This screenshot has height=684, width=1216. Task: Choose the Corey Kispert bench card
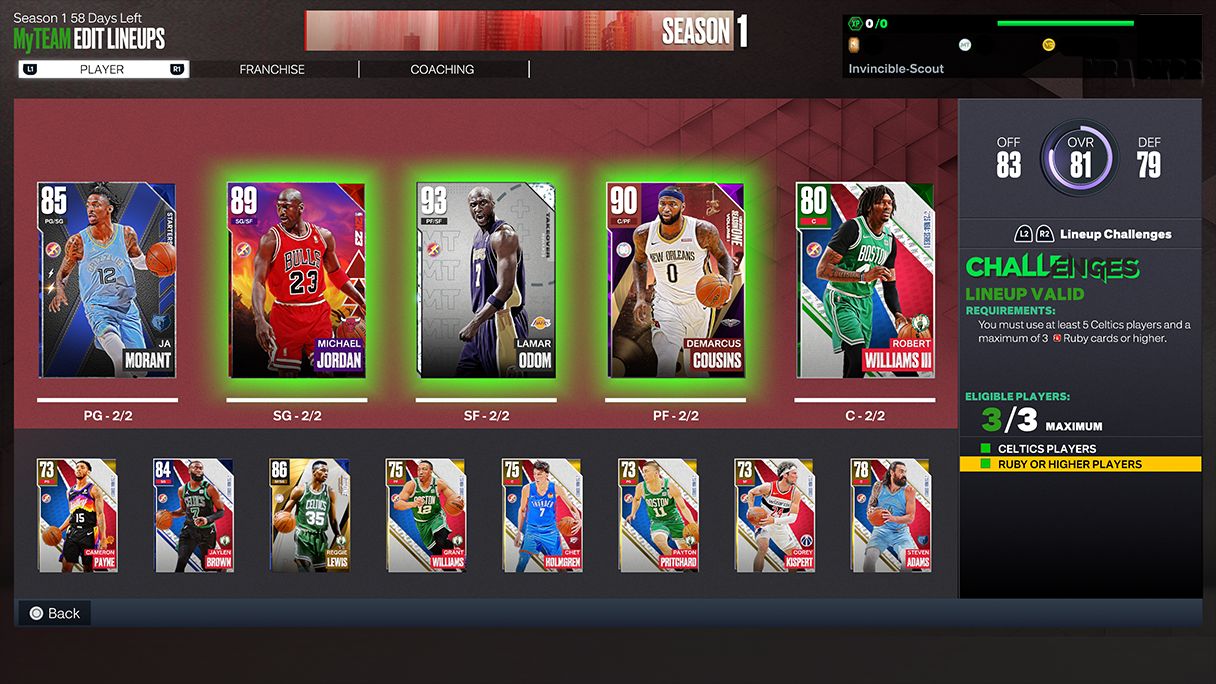tap(775, 515)
